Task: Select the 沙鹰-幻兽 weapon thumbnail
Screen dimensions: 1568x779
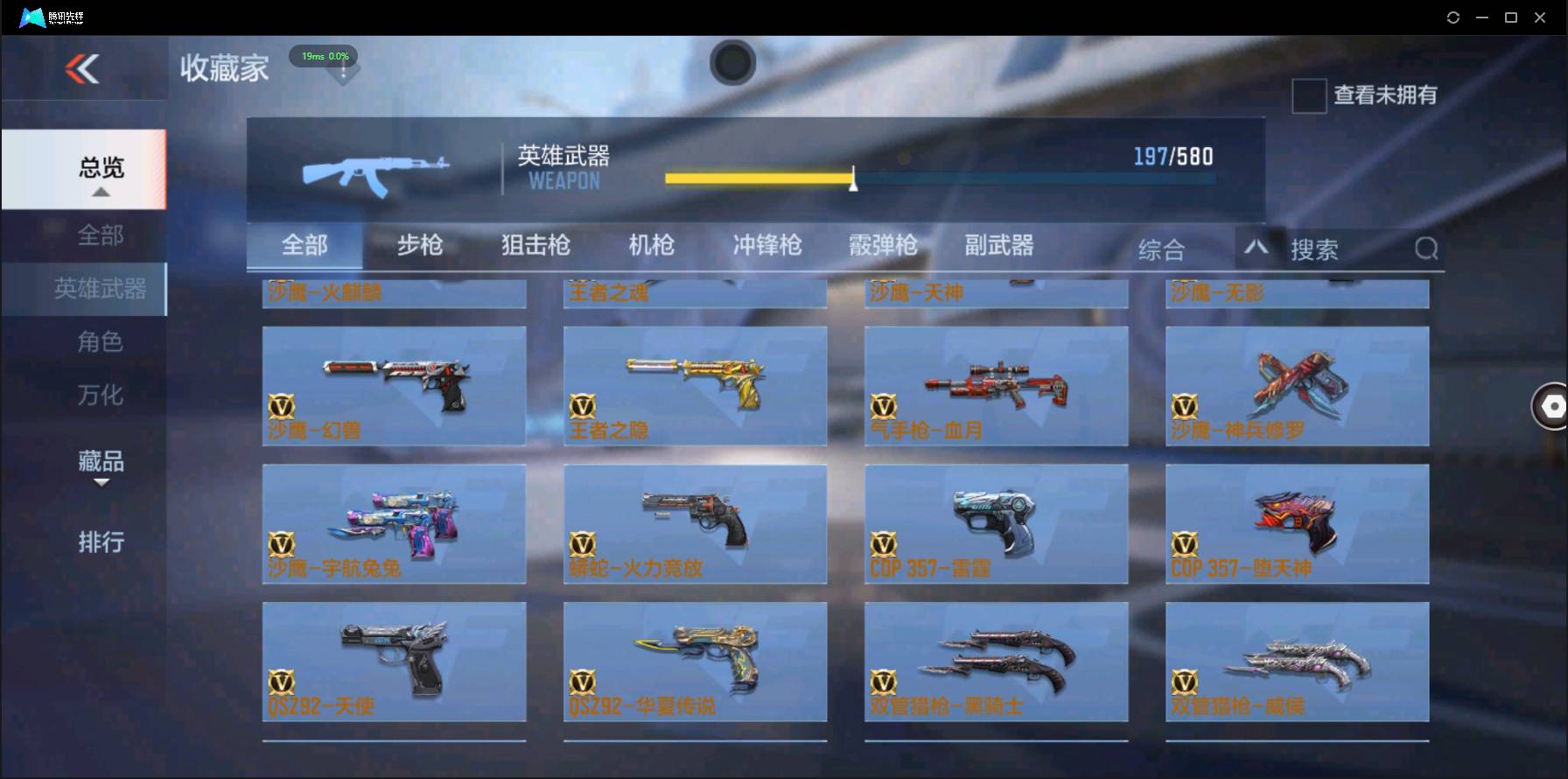Action: 394,386
